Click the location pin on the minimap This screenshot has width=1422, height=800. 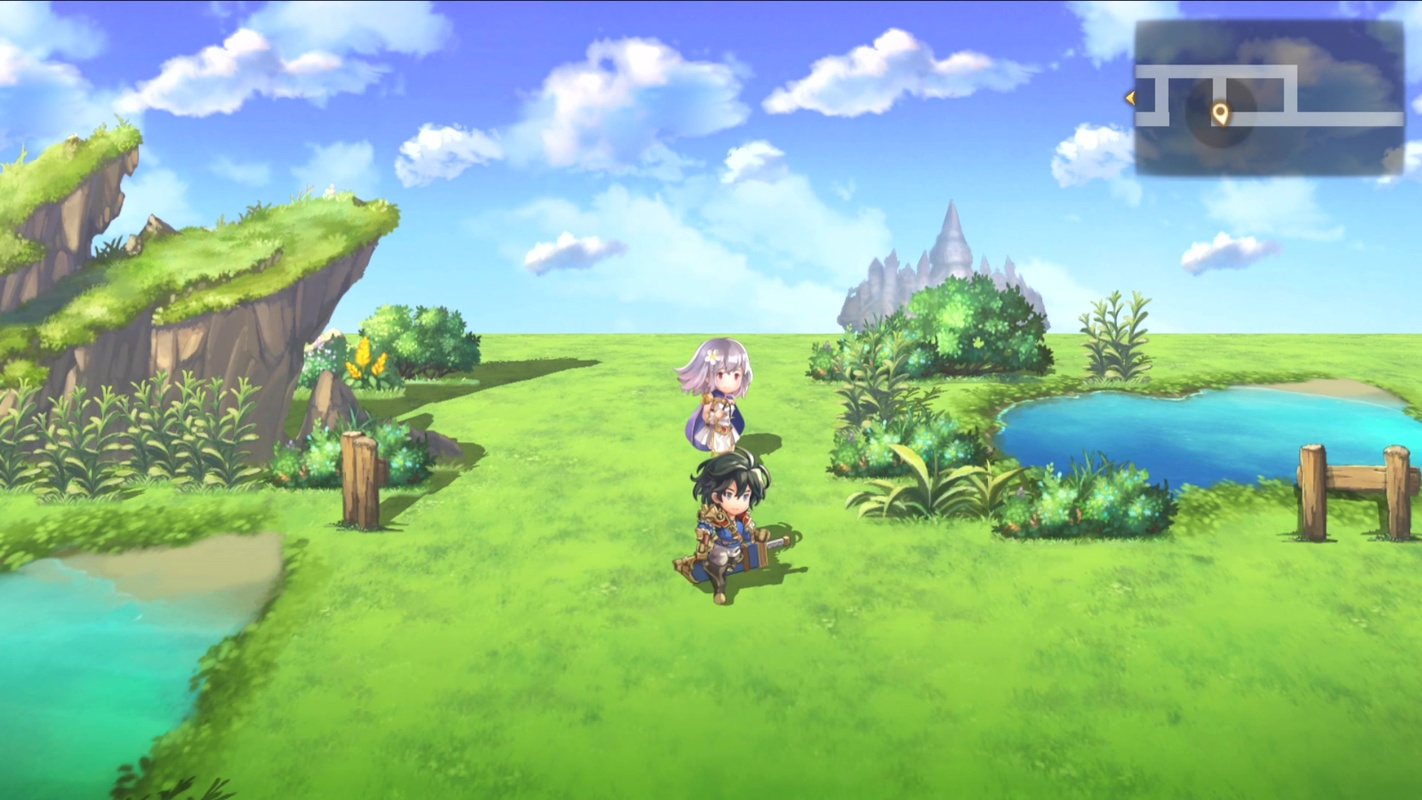click(1220, 113)
